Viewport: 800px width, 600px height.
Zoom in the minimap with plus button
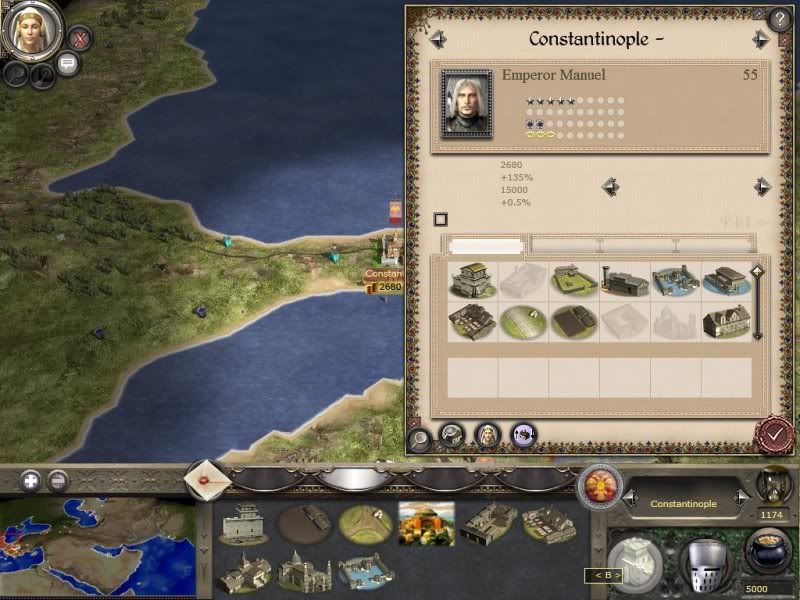(31, 480)
